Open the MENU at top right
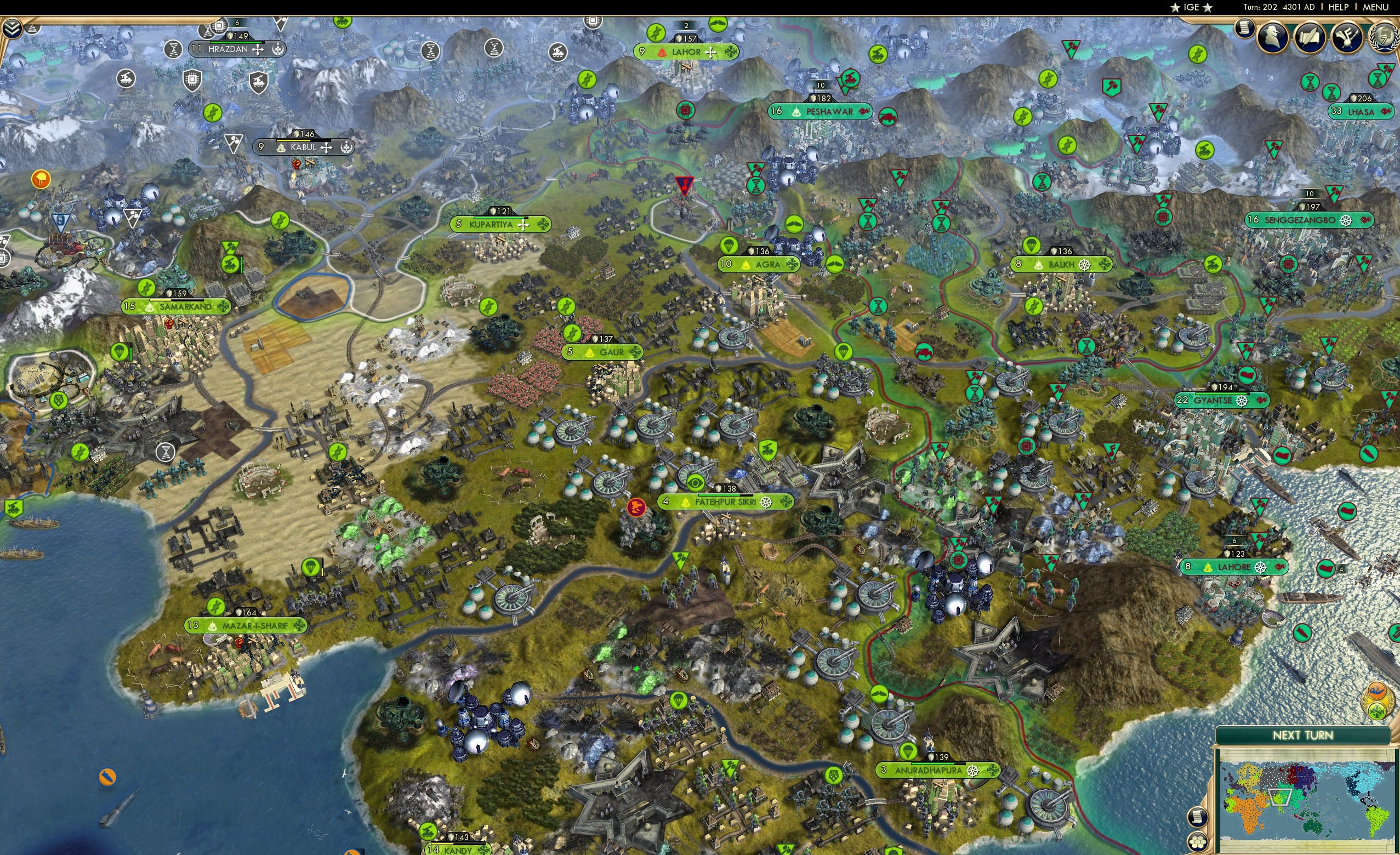The width and height of the screenshot is (1400, 855). [1374, 7]
